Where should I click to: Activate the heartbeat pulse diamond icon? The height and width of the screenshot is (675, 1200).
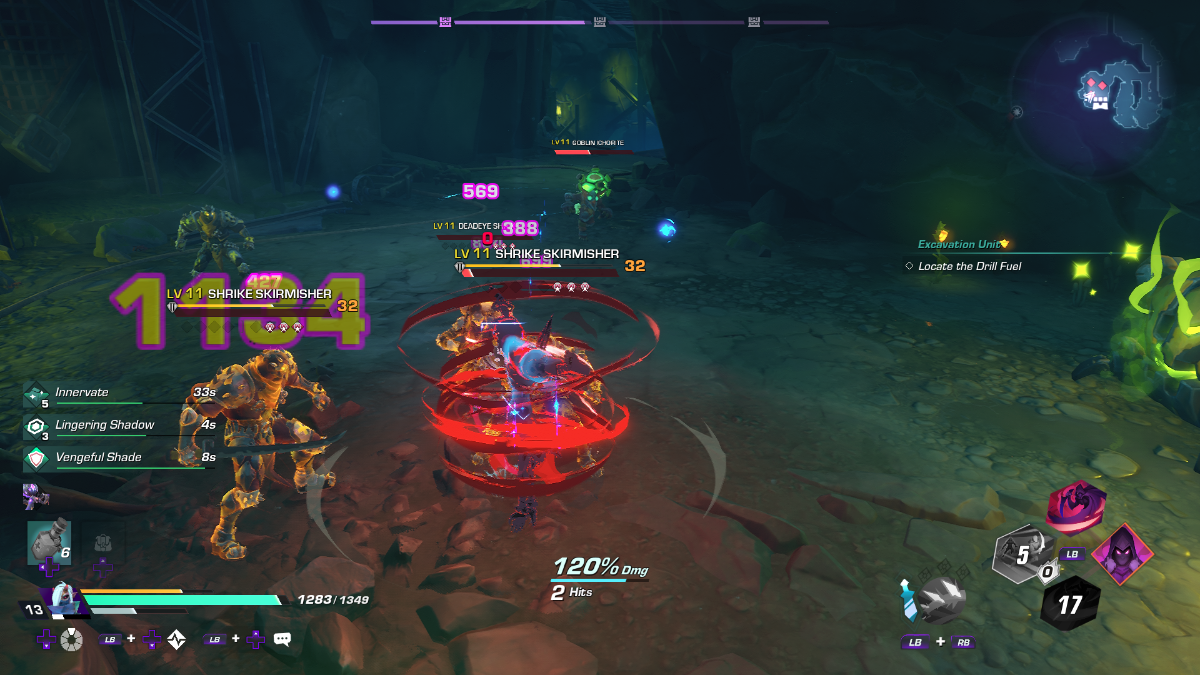click(x=178, y=639)
